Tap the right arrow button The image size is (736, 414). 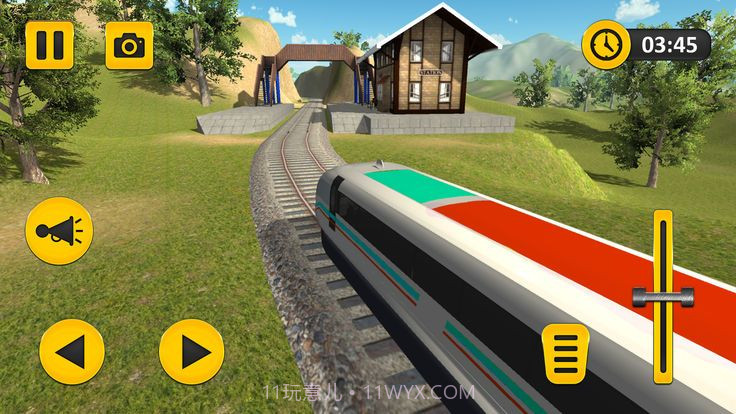(x=191, y=351)
